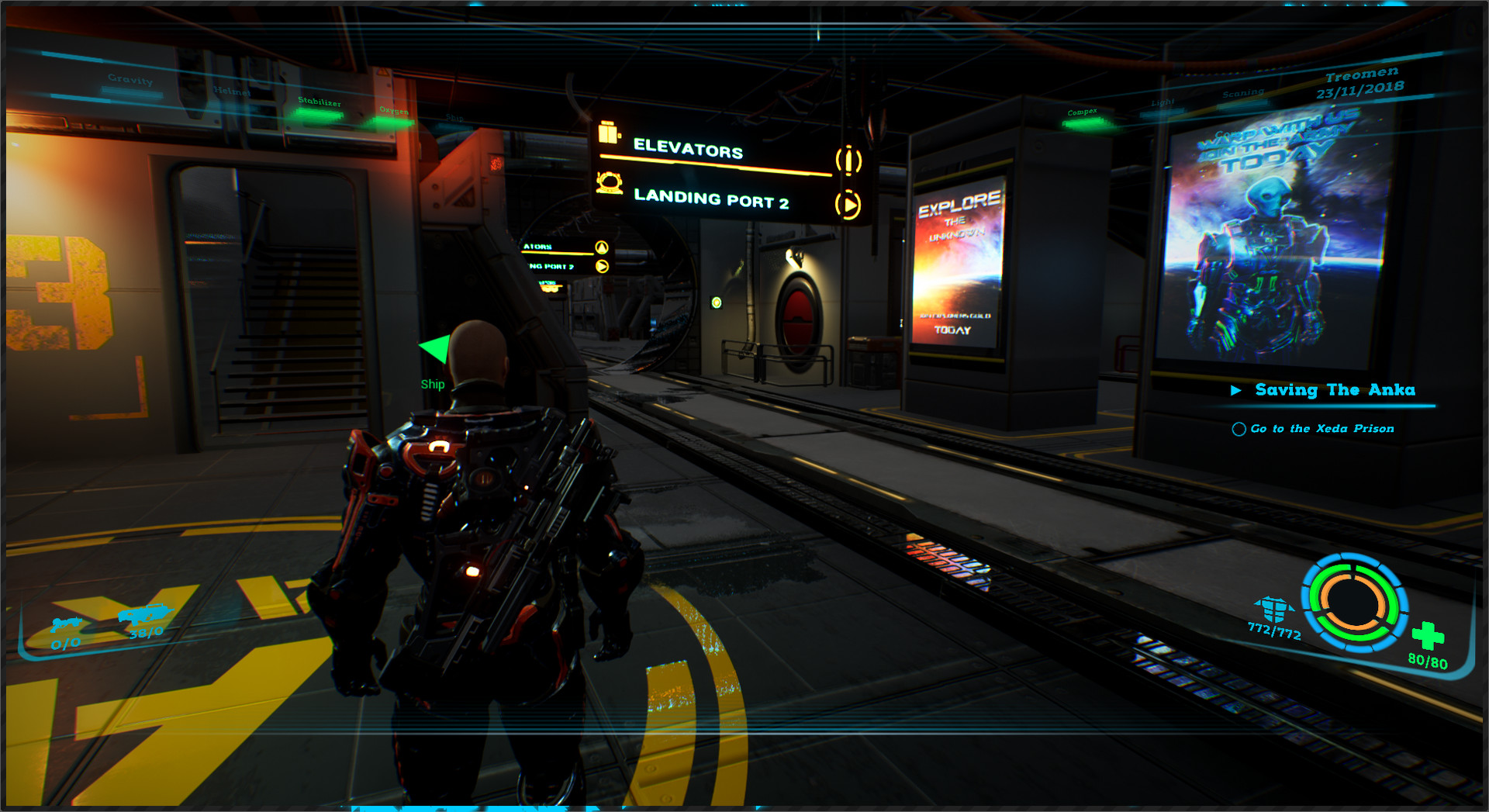Select the pistol weapon icon showing 0/0 ammo
Screen dimensions: 1489x812
pos(66,622)
